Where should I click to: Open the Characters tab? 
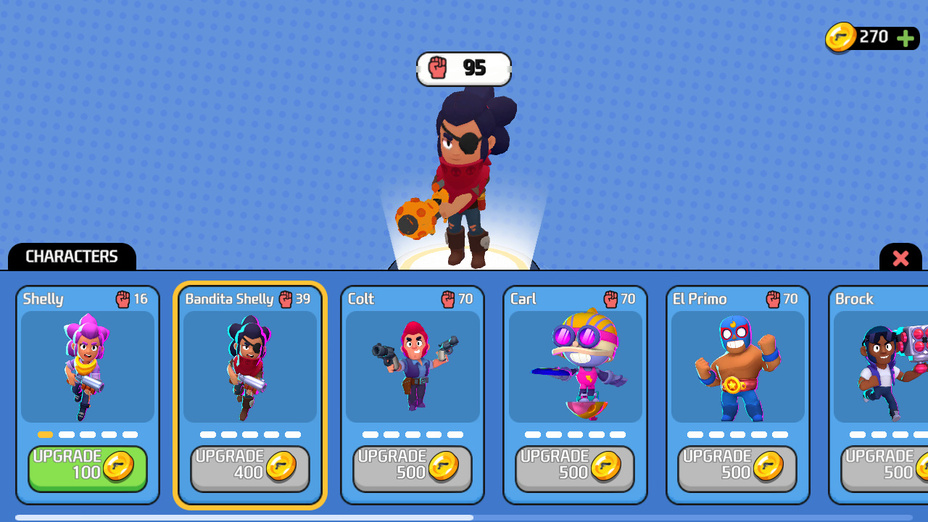tap(72, 257)
